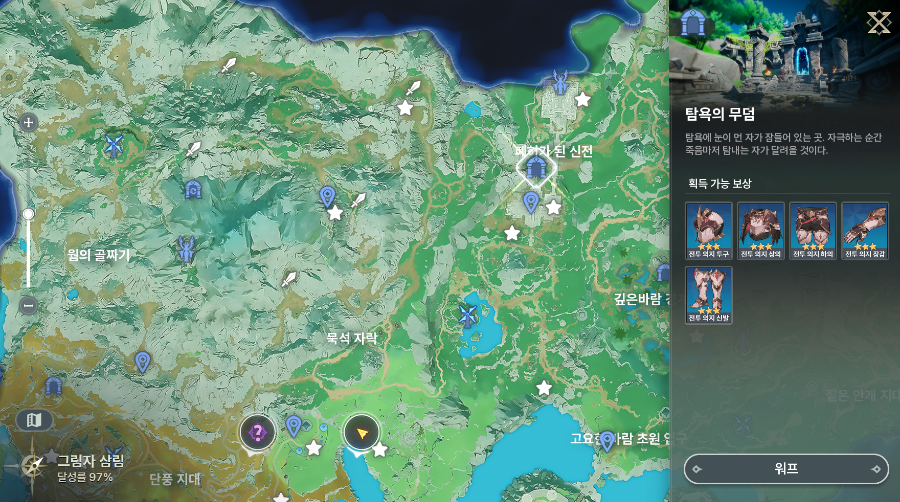Select the highlighted dungeon gate marker

point(535,168)
